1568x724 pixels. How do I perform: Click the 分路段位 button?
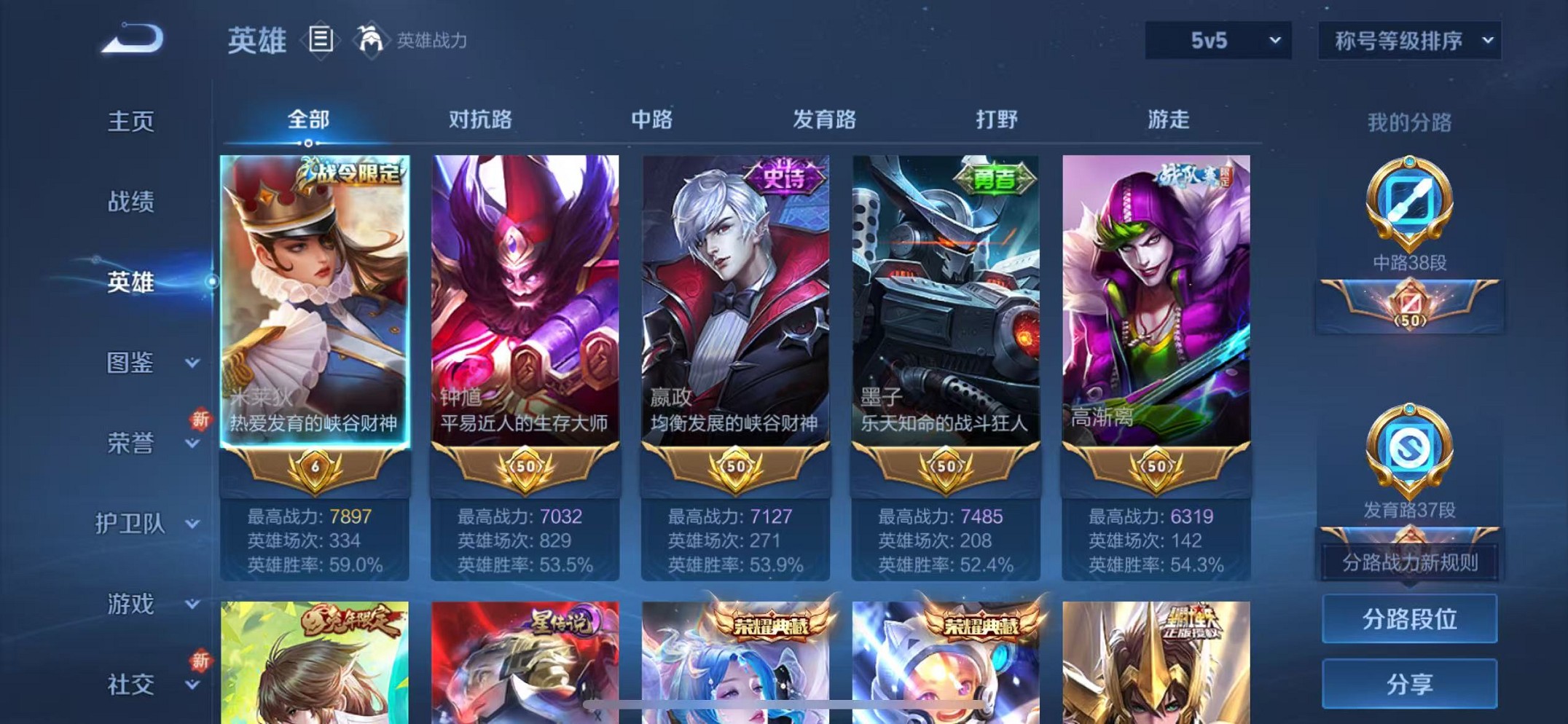[1409, 620]
